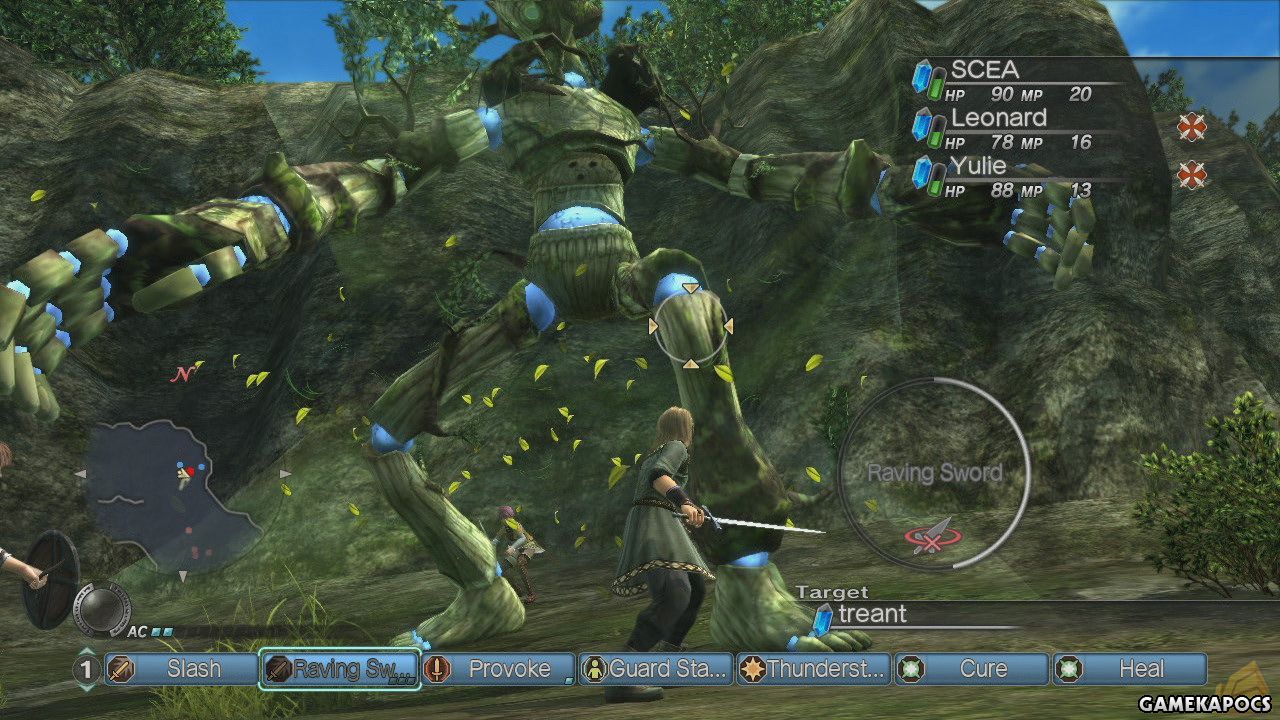The image size is (1280, 720).
Task: Select the Slash command
Action: click(x=180, y=669)
